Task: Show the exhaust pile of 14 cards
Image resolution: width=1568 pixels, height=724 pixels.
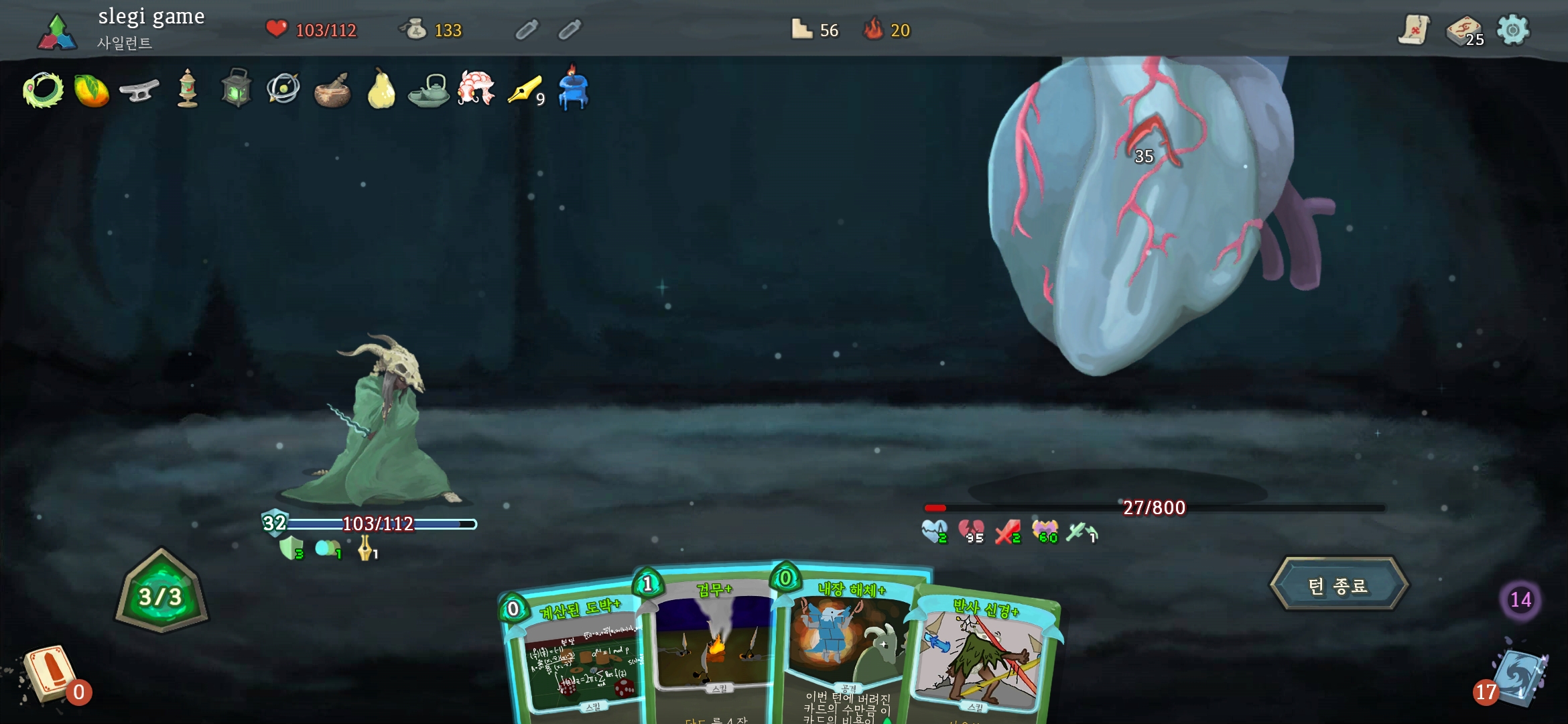Action: coord(1520,599)
